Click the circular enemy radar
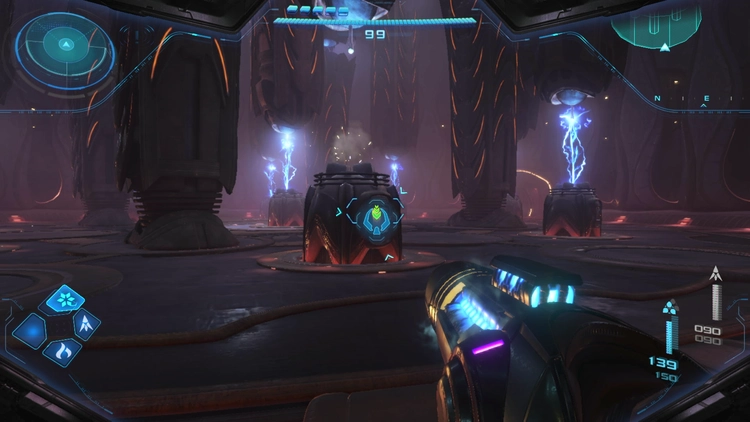Image resolution: width=750 pixels, height=422 pixels. (66, 46)
